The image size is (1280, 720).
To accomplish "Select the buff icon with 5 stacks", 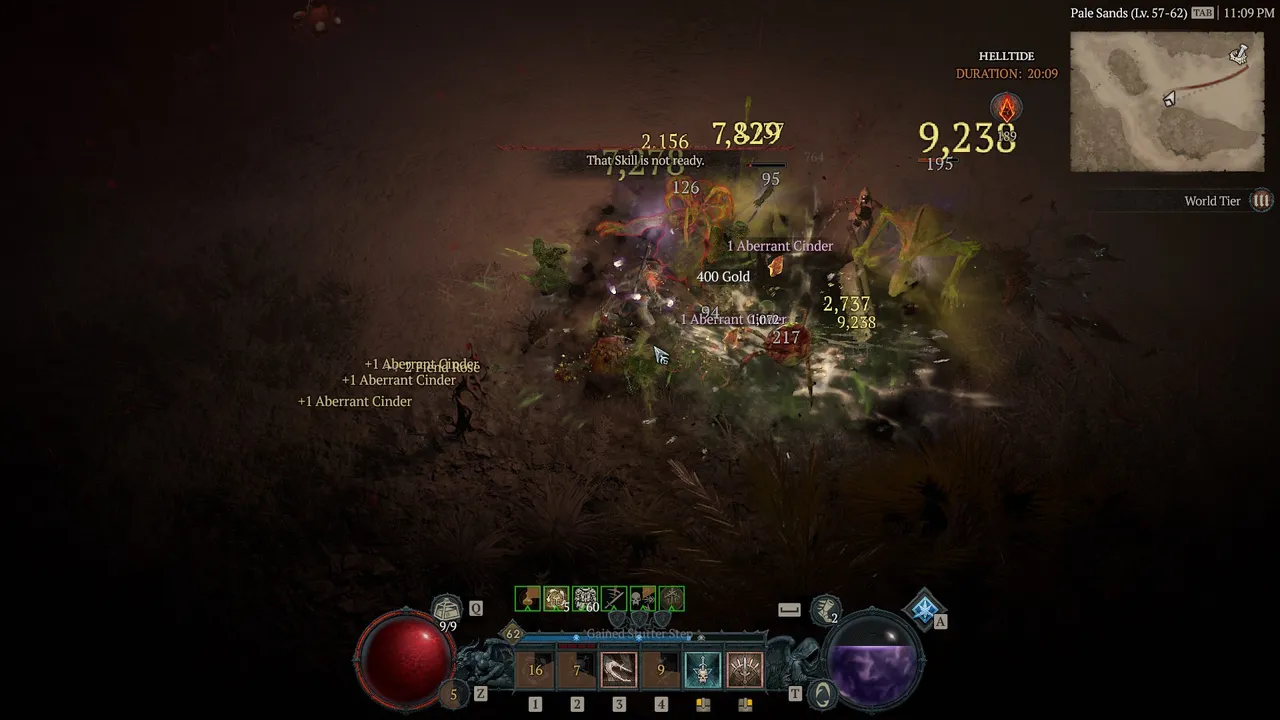I will point(556,599).
